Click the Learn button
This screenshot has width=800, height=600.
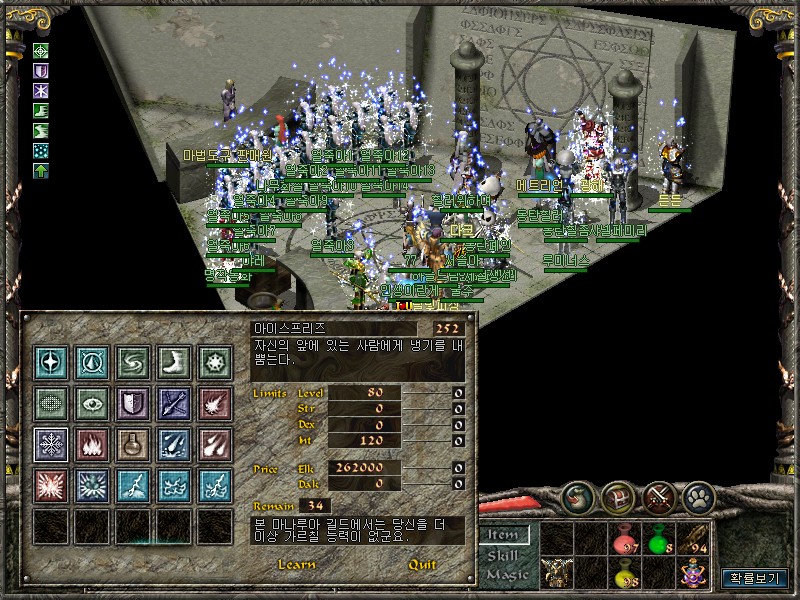pos(298,564)
